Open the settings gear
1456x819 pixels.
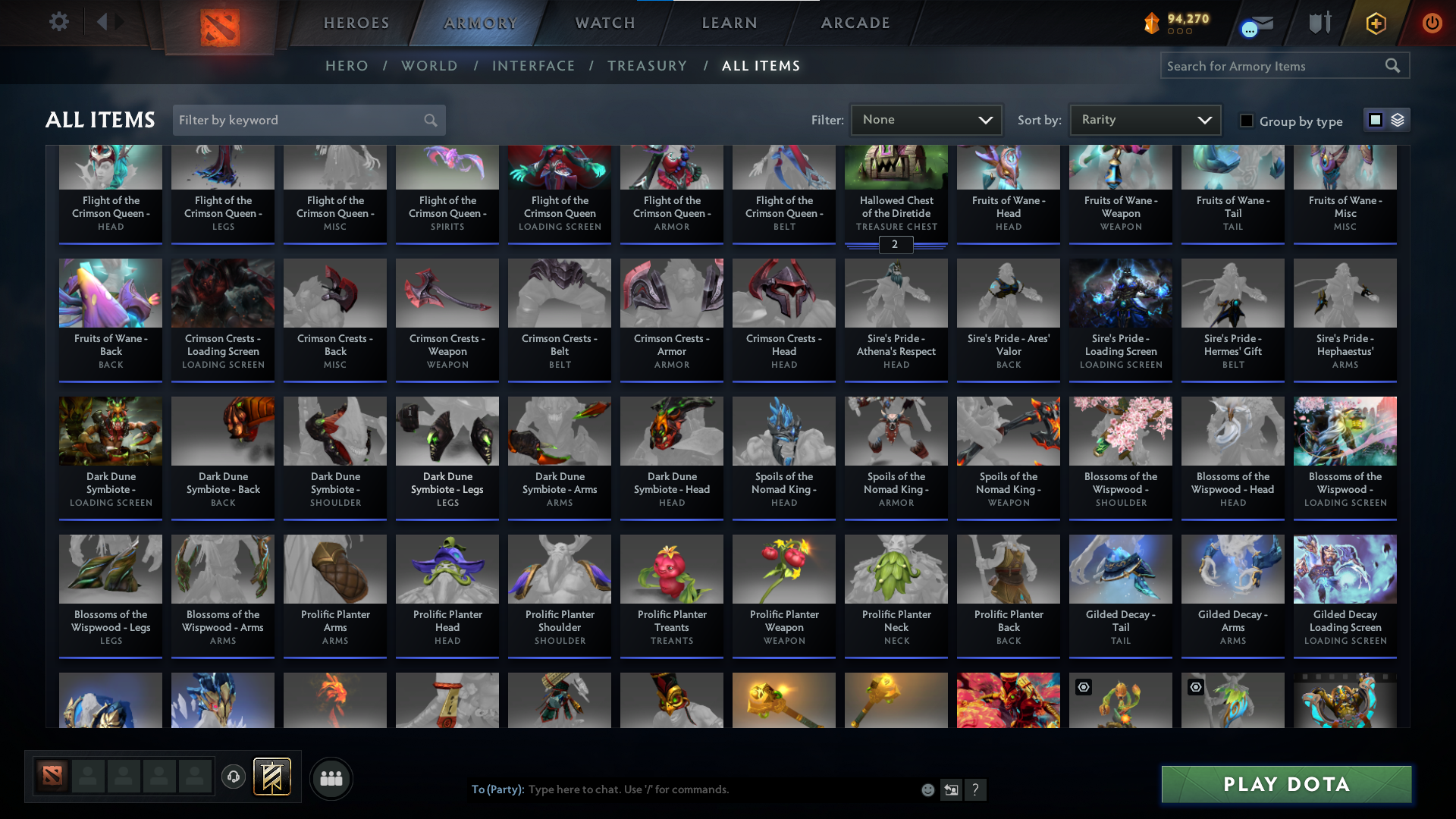[x=59, y=21]
